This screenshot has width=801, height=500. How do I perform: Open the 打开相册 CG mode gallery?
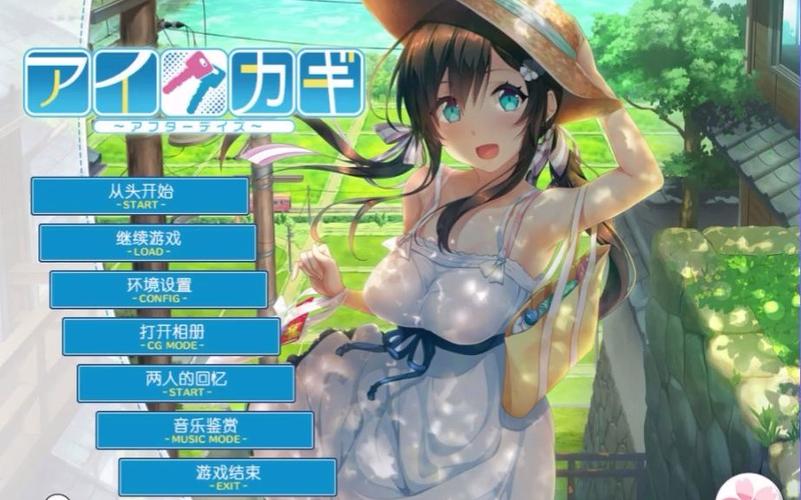(x=171, y=336)
